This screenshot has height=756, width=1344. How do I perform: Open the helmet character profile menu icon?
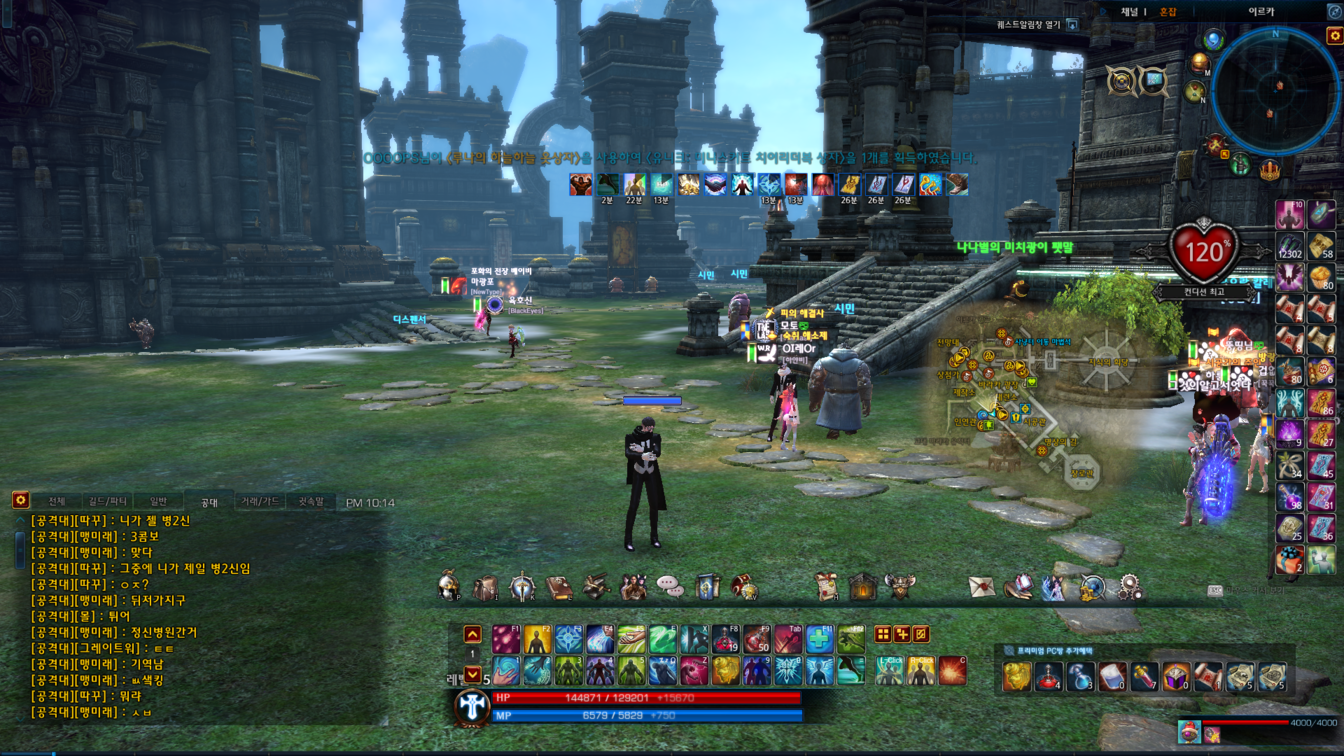click(449, 588)
